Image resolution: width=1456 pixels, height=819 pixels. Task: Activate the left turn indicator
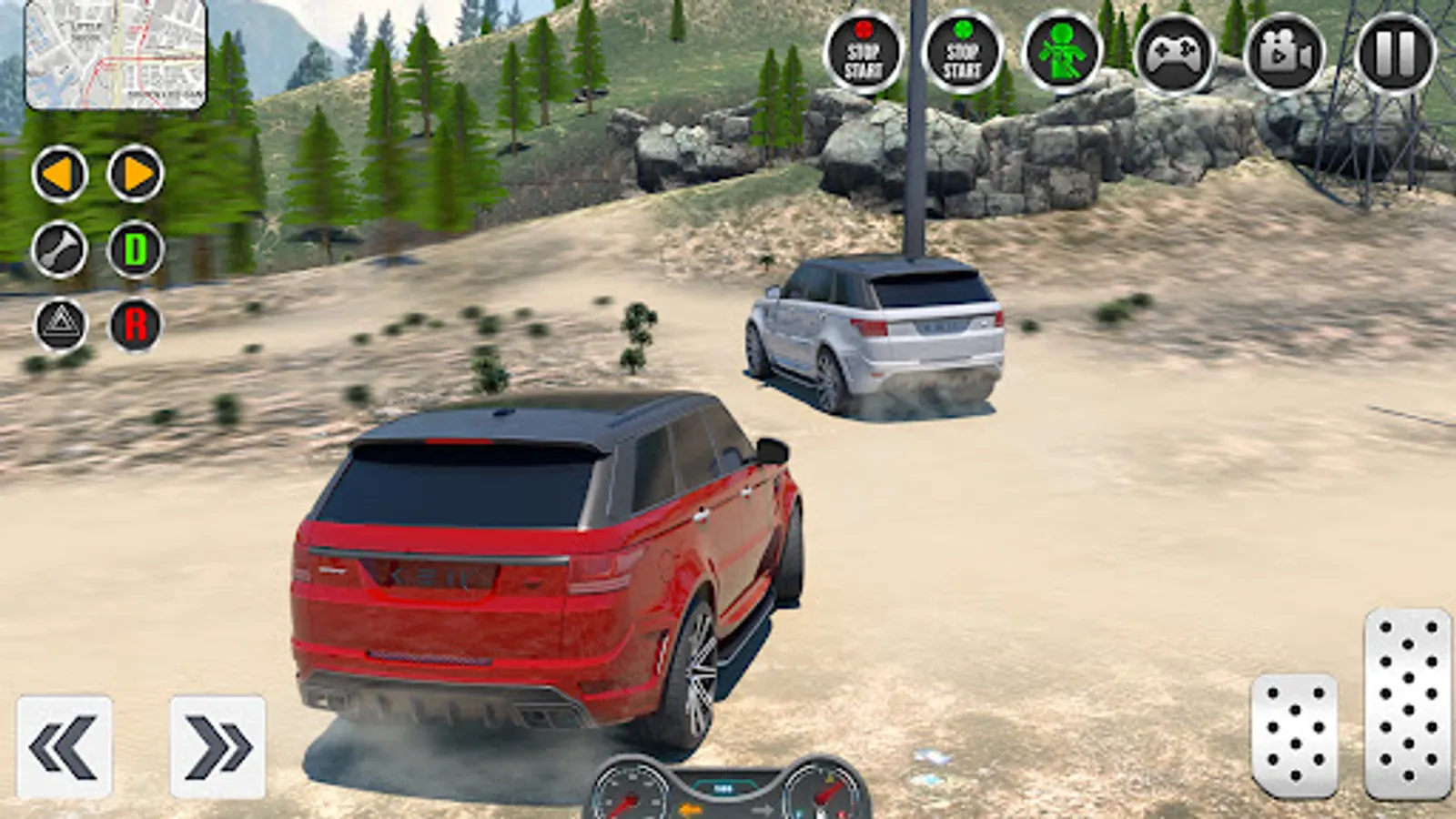(60, 174)
